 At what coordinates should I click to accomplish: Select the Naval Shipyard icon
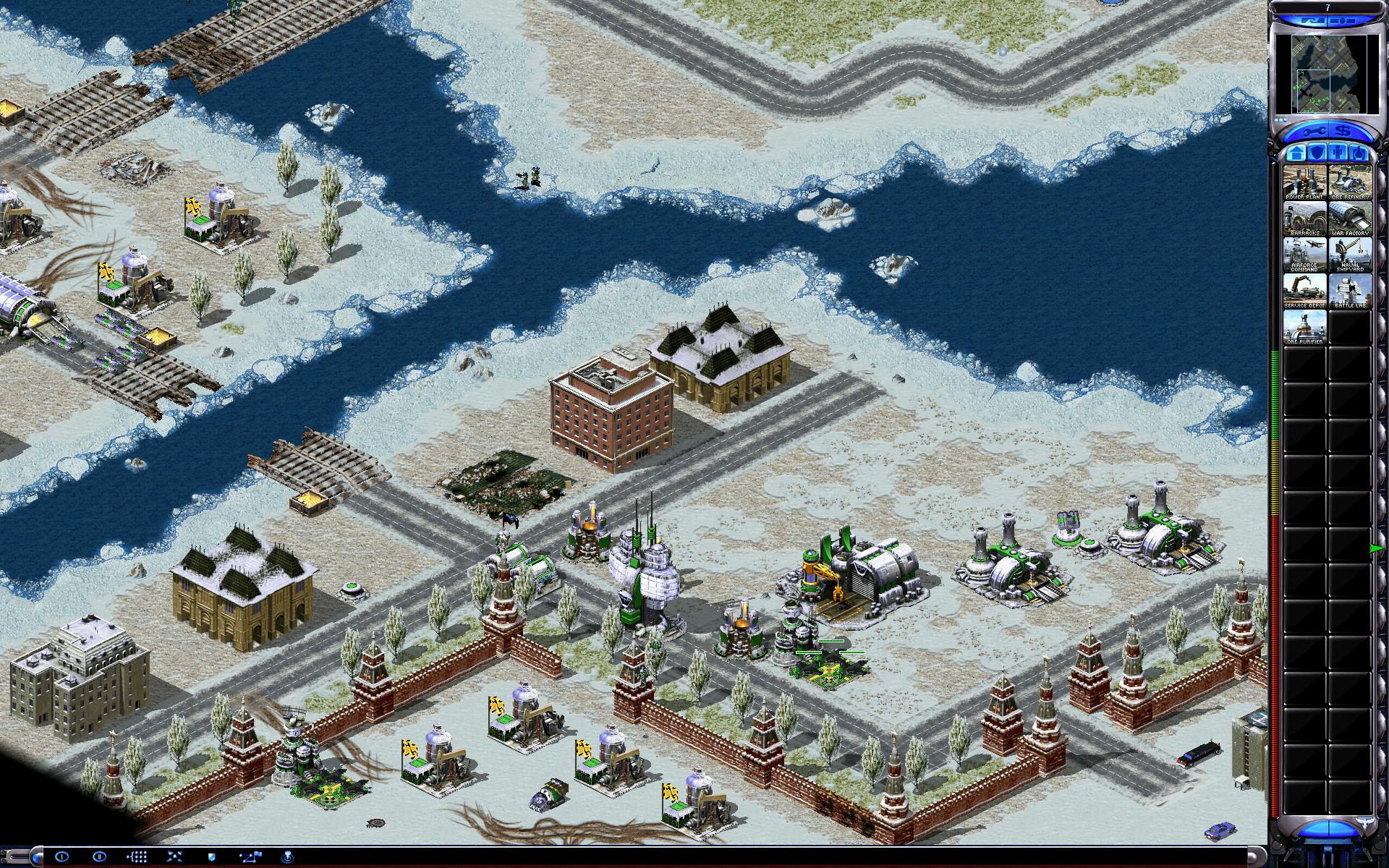click(x=1350, y=255)
